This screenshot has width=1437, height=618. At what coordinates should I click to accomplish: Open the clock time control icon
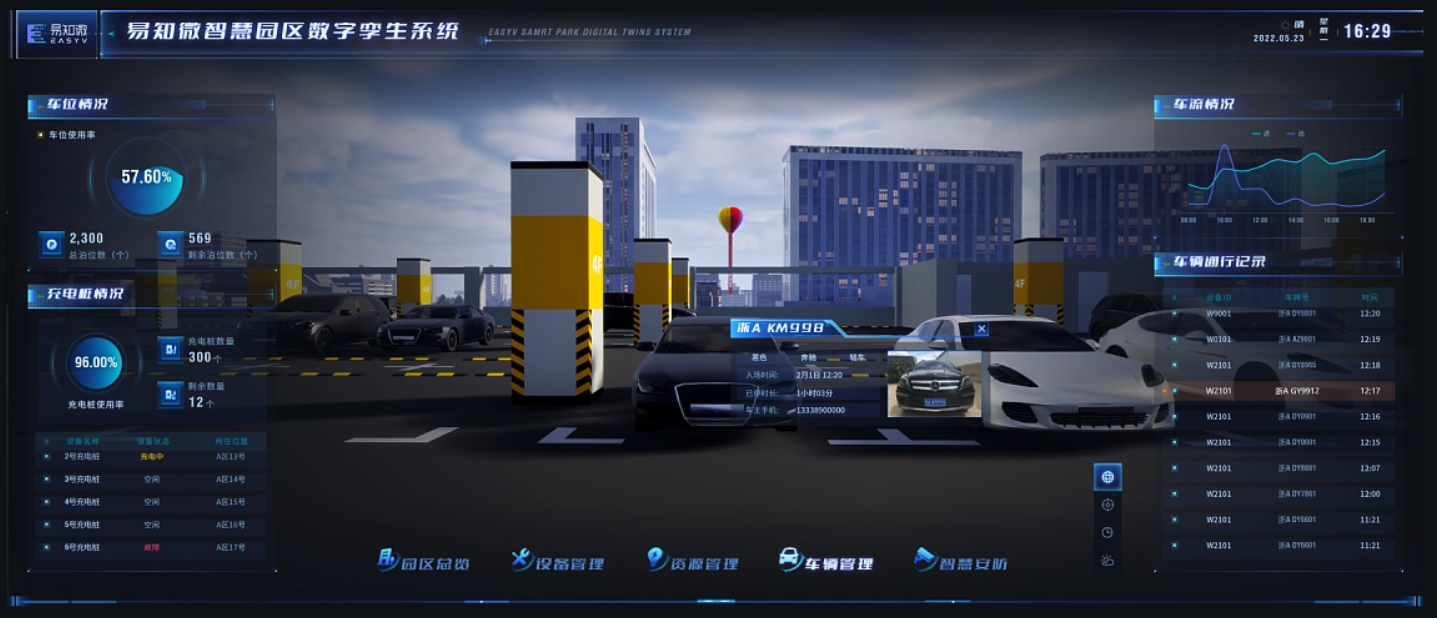tap(1107, 533)
